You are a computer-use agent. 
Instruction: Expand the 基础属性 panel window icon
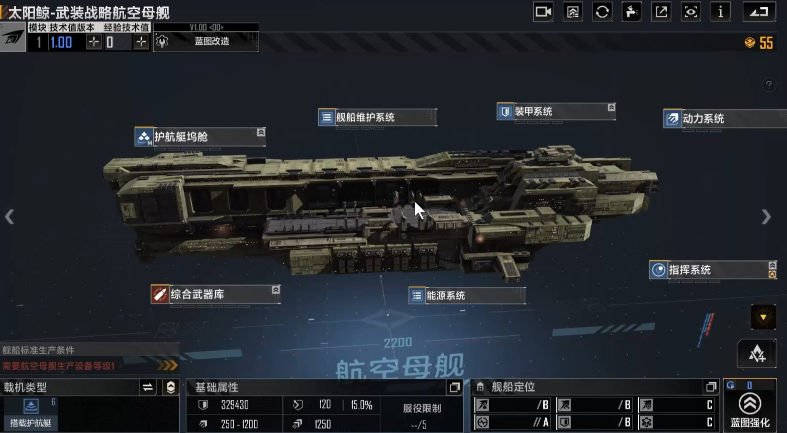click(455, 387)
